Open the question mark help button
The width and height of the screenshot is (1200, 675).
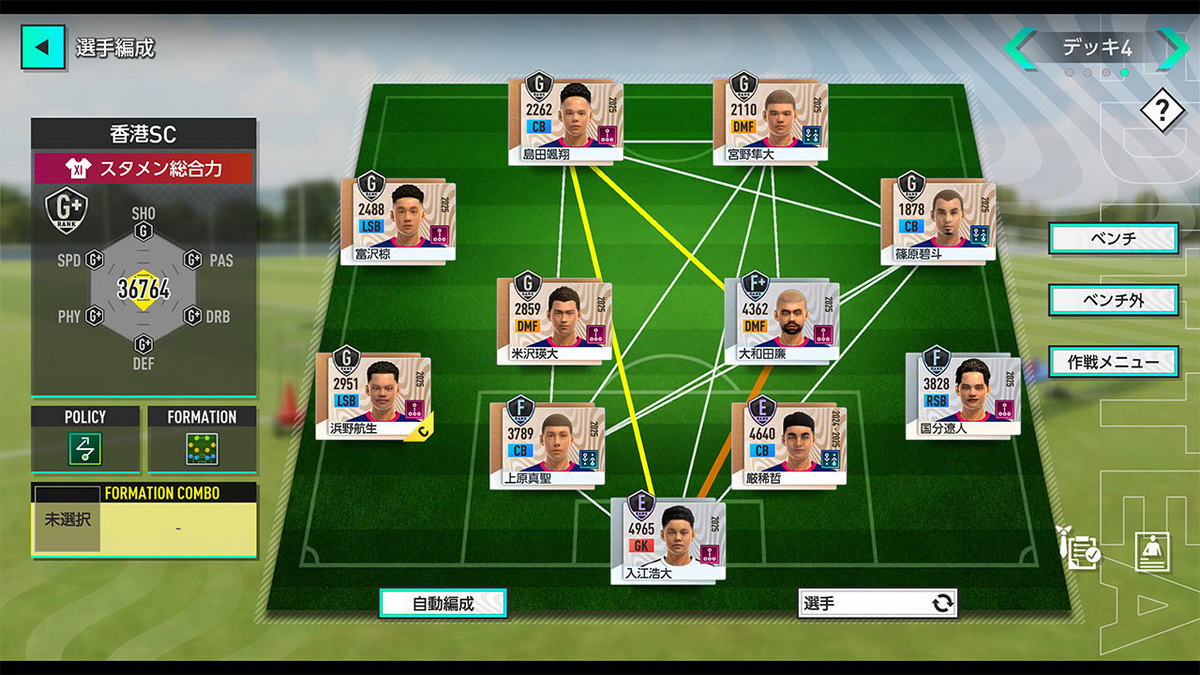coord(1162,110)
